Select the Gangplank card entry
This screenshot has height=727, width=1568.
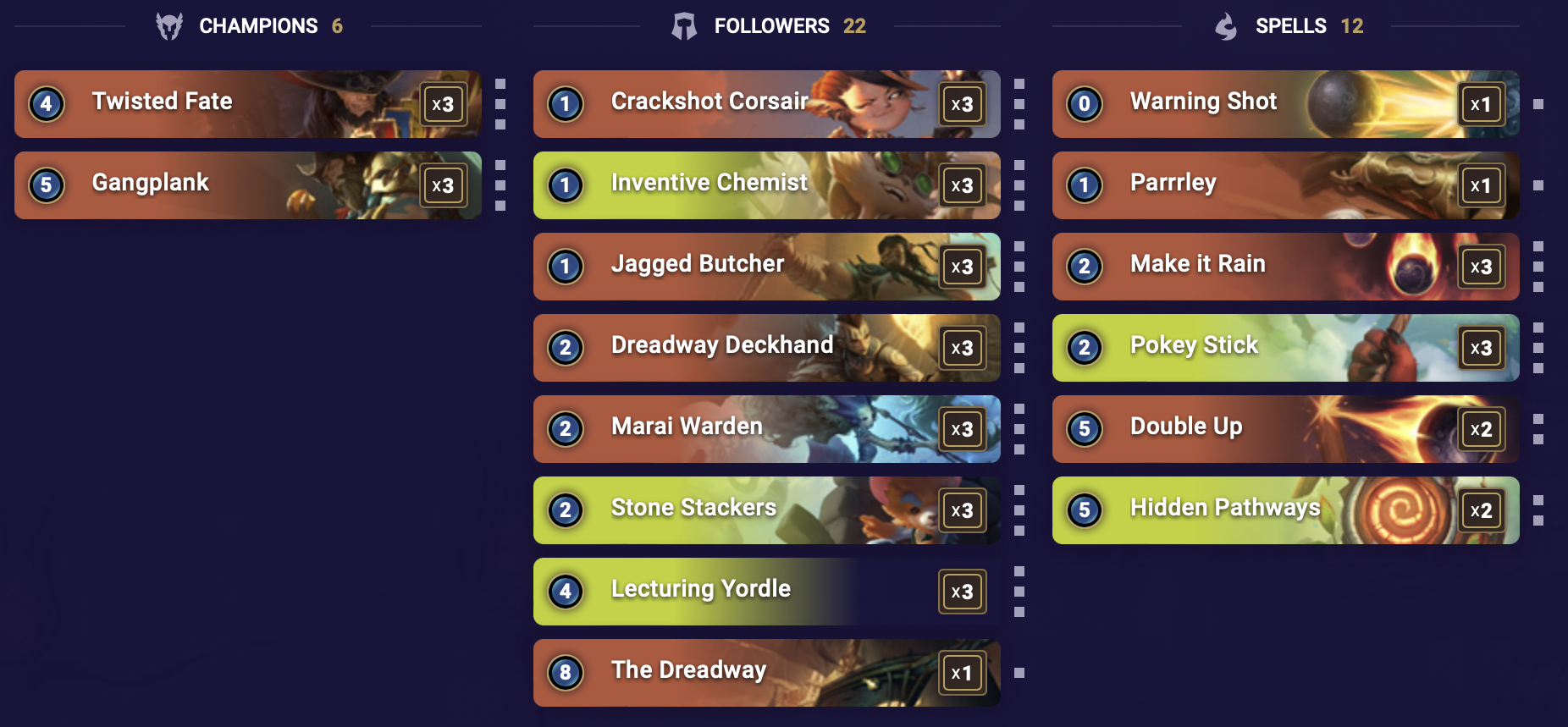[246, 185]
